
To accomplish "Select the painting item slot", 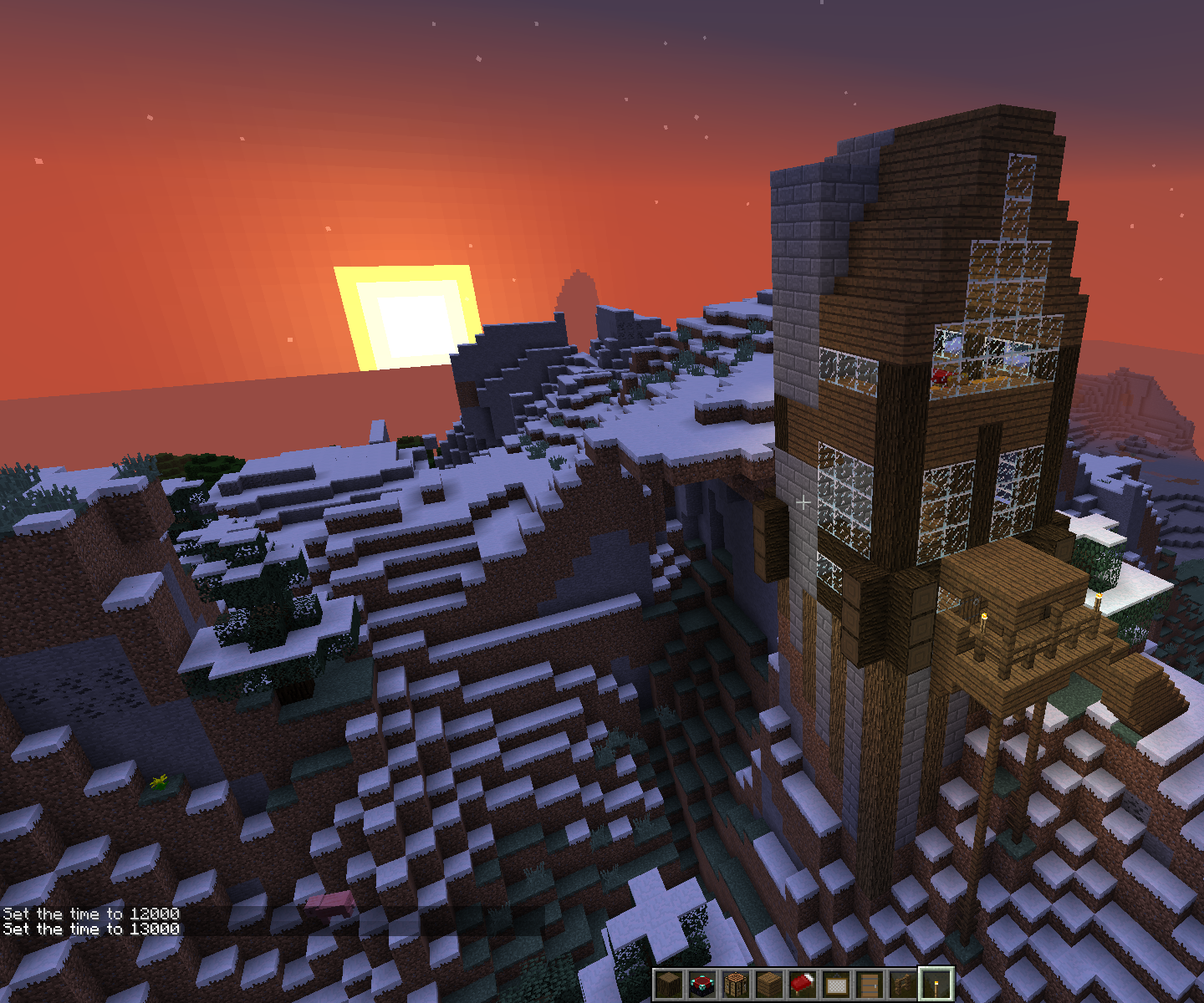I will click(836, 985).
